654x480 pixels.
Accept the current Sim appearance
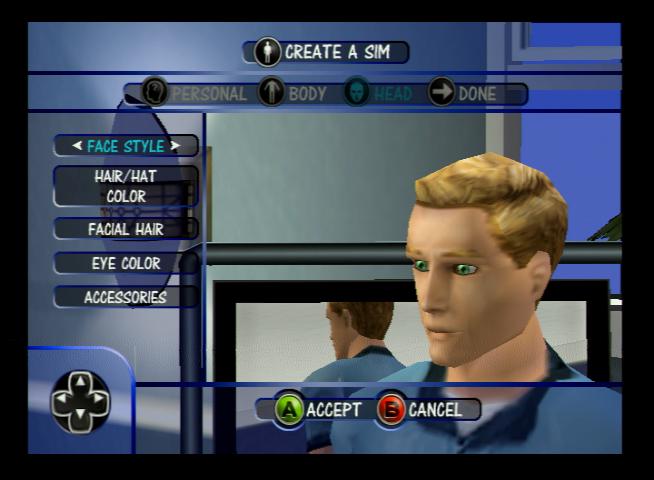click(318, 409)
